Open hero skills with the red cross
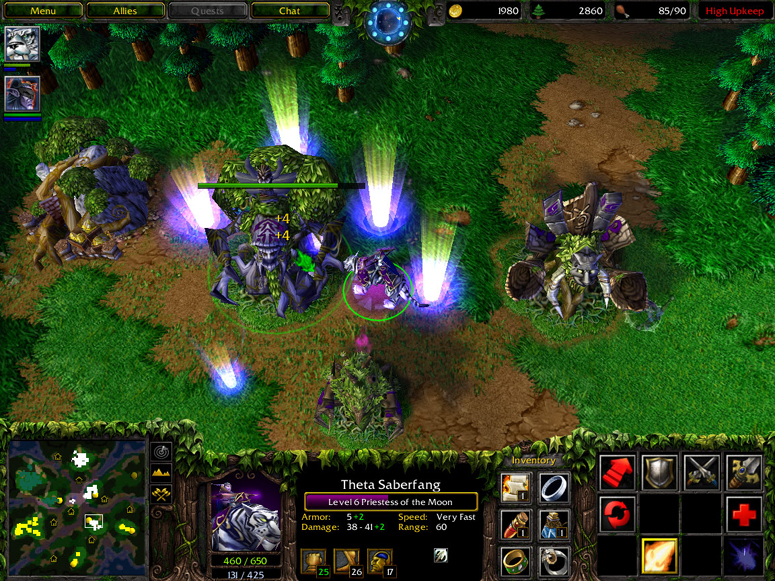Screen dimensions: 775x581 pyautogui.click(x=743, y=515)
